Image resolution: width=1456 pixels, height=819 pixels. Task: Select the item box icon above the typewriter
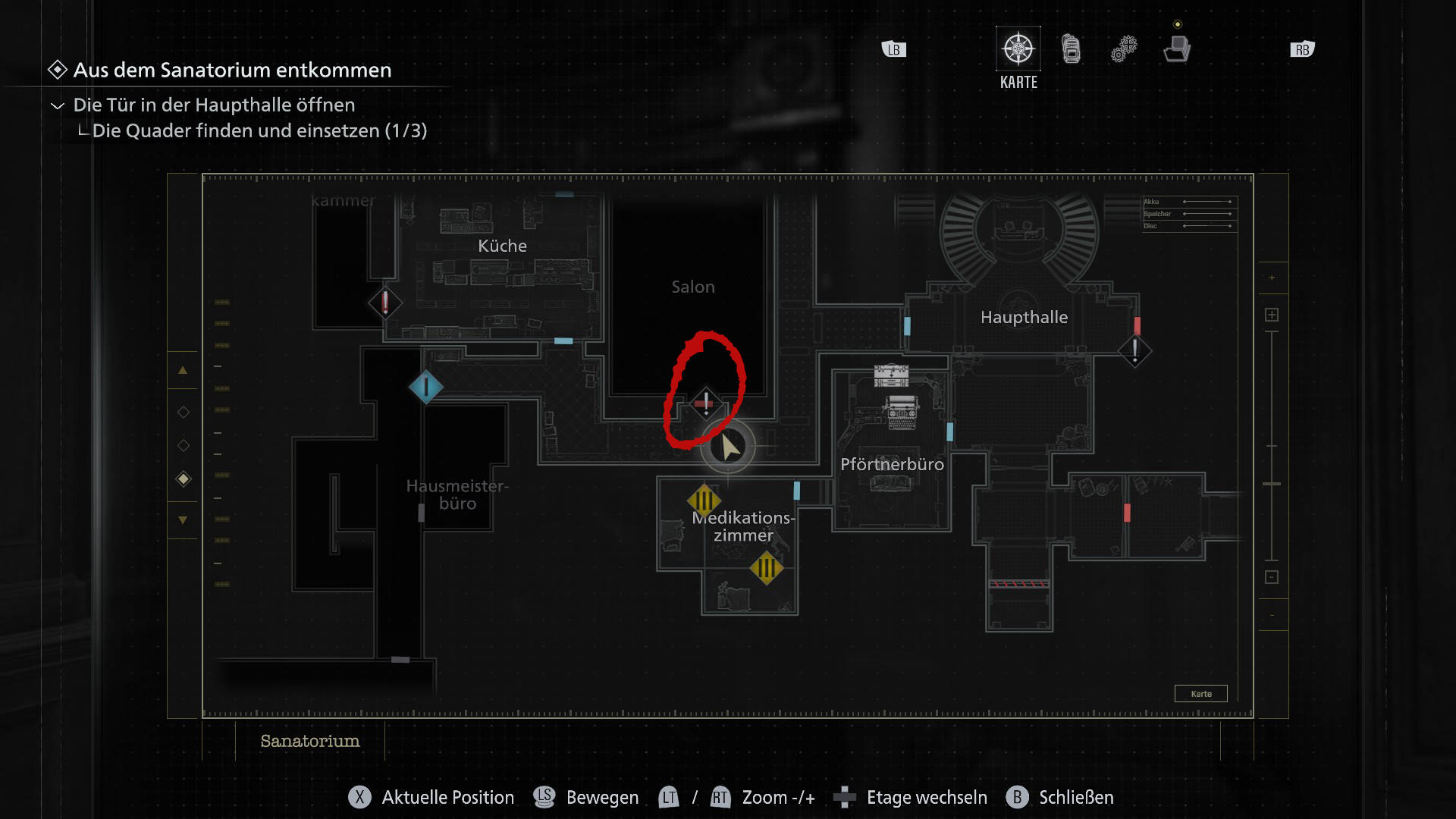[x=891, y=375]
